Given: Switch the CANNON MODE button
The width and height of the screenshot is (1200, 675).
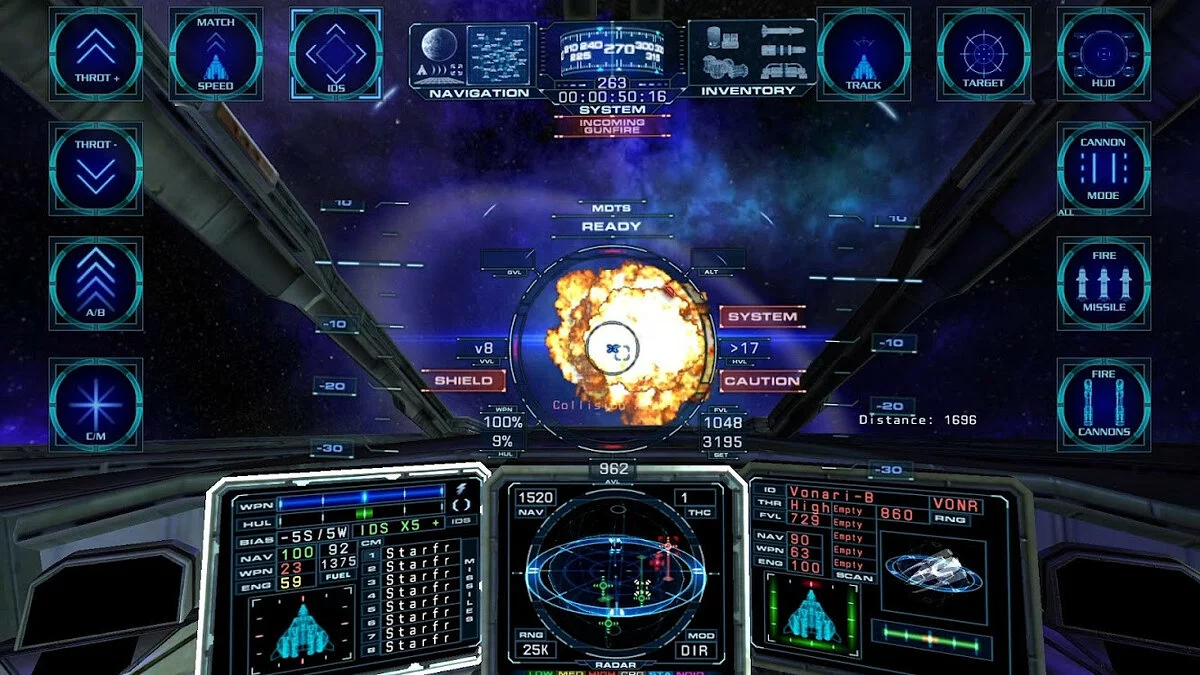Looking at the screenshot, I should 1103,168.
